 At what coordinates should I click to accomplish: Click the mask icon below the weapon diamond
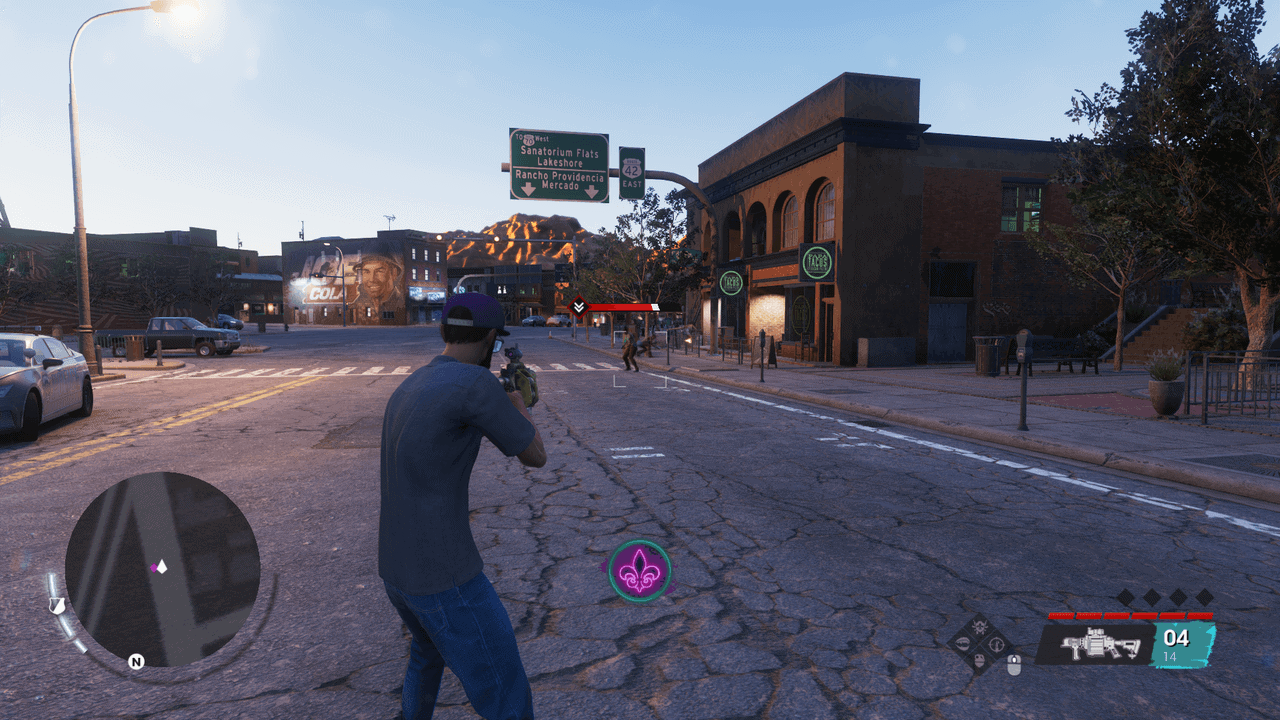pyautogui.click(x=978, y=662)
